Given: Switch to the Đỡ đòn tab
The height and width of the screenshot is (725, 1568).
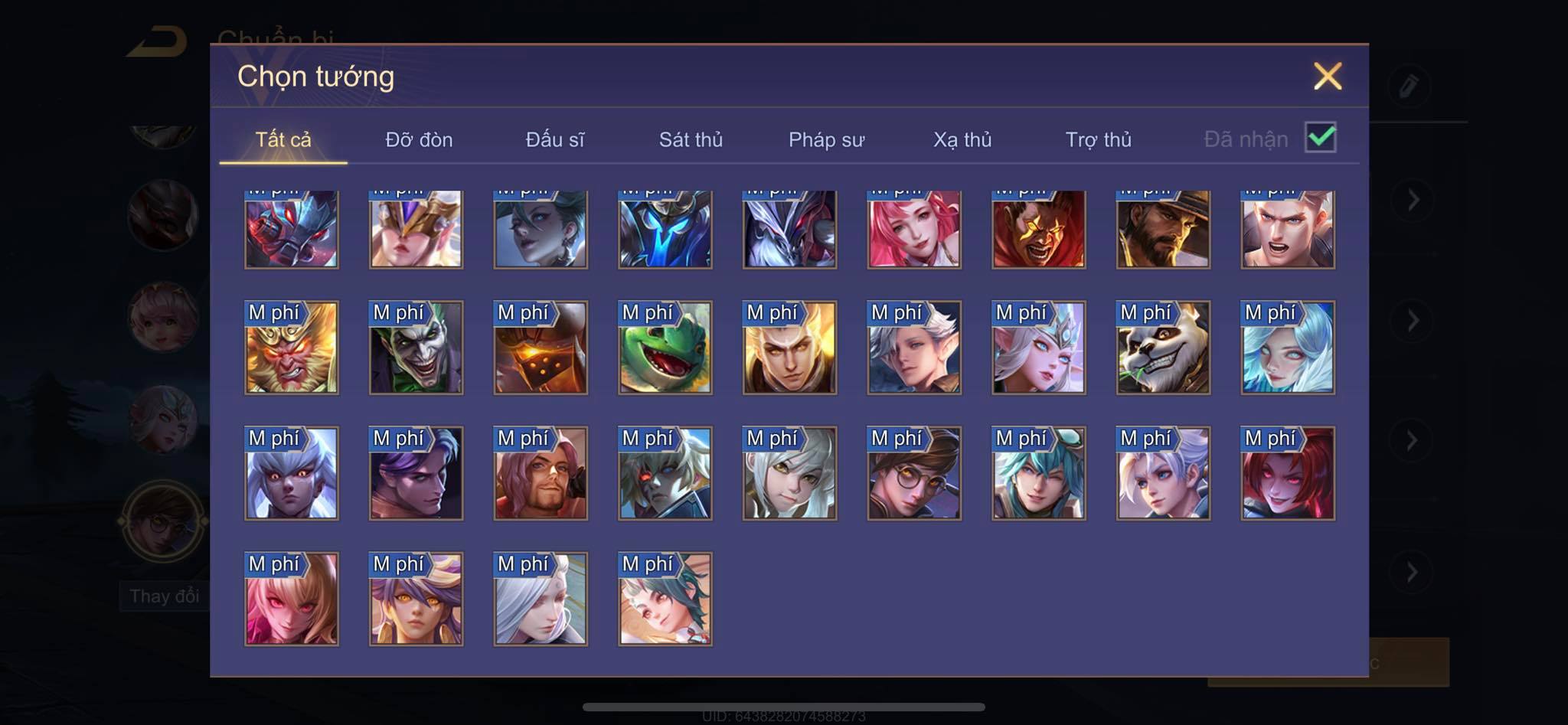Looking at the screenshot, I should 419,140.
